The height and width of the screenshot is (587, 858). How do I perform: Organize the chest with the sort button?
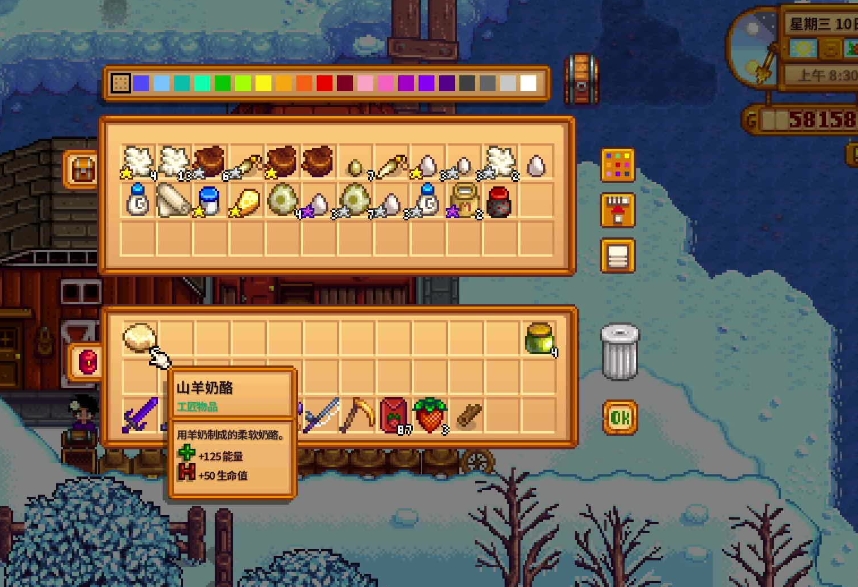click(618, 255)
